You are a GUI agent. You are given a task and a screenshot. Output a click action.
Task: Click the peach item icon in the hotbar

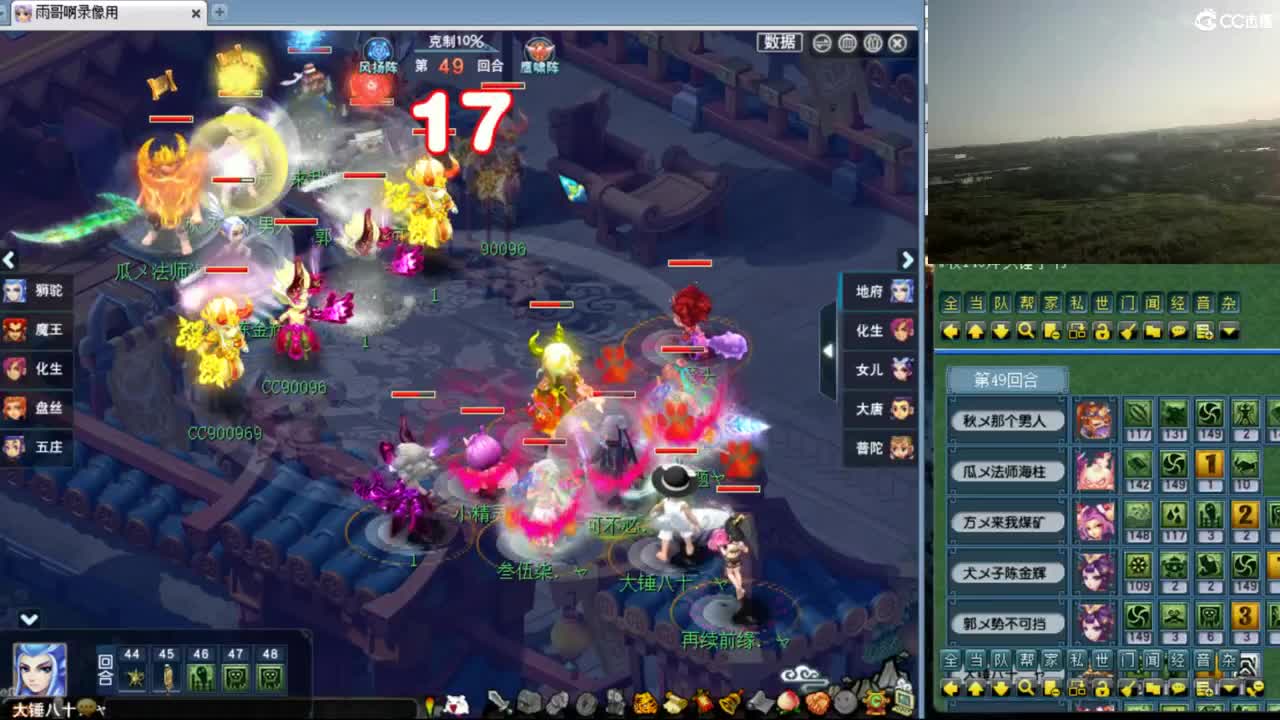pos(788,701)
